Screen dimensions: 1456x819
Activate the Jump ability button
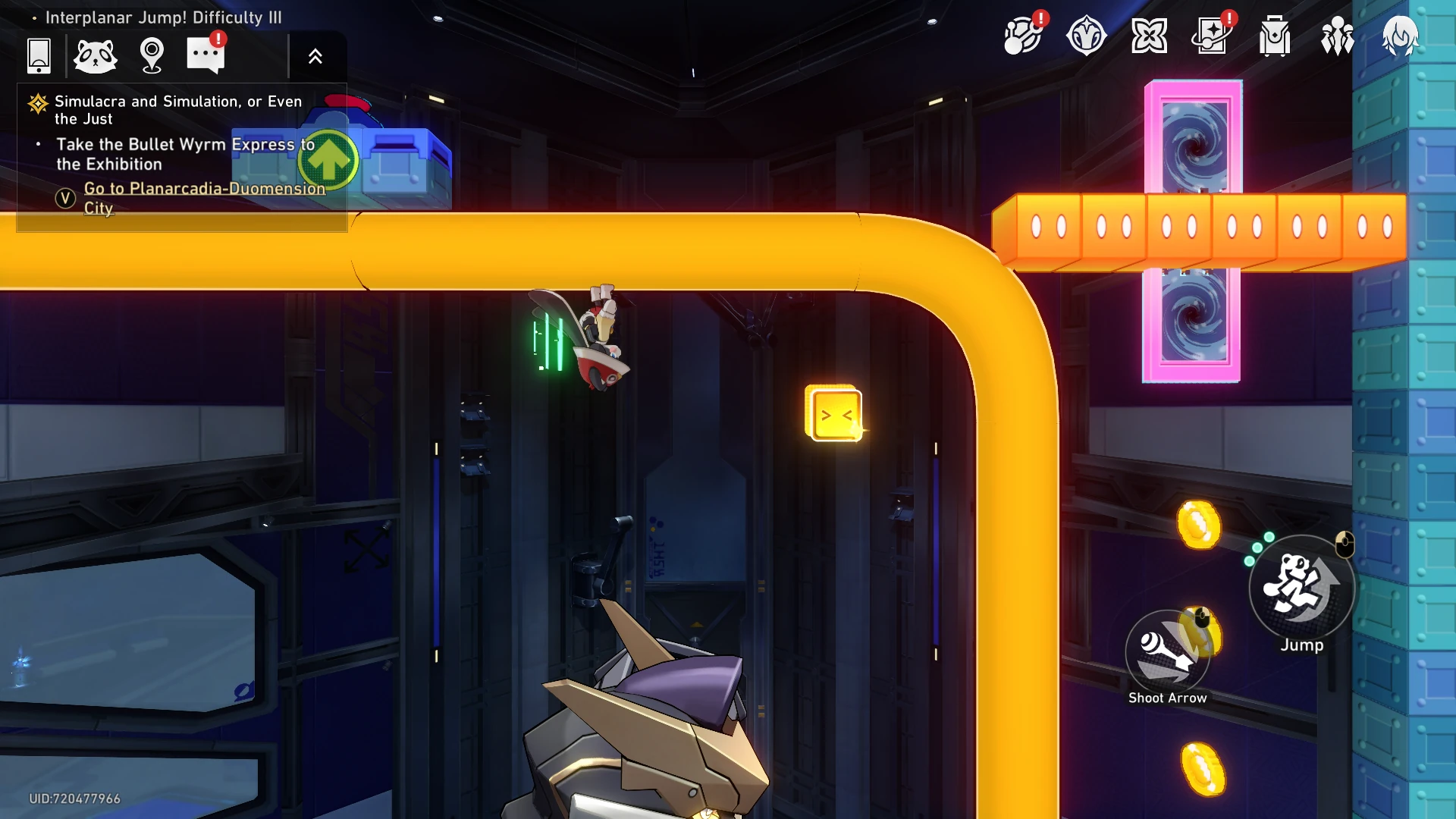pos(1301,587)
